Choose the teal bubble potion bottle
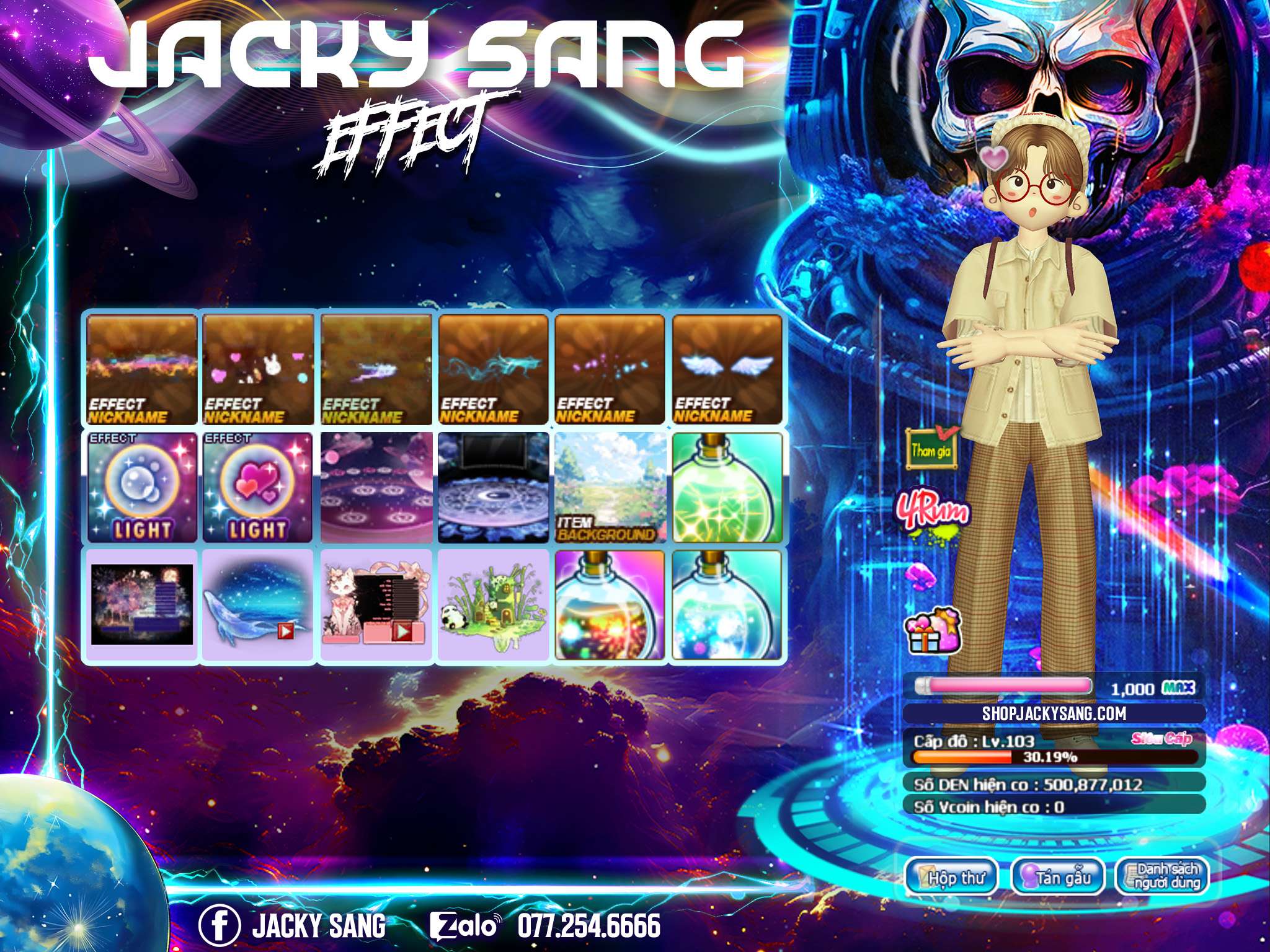 (x=727, y=605)
